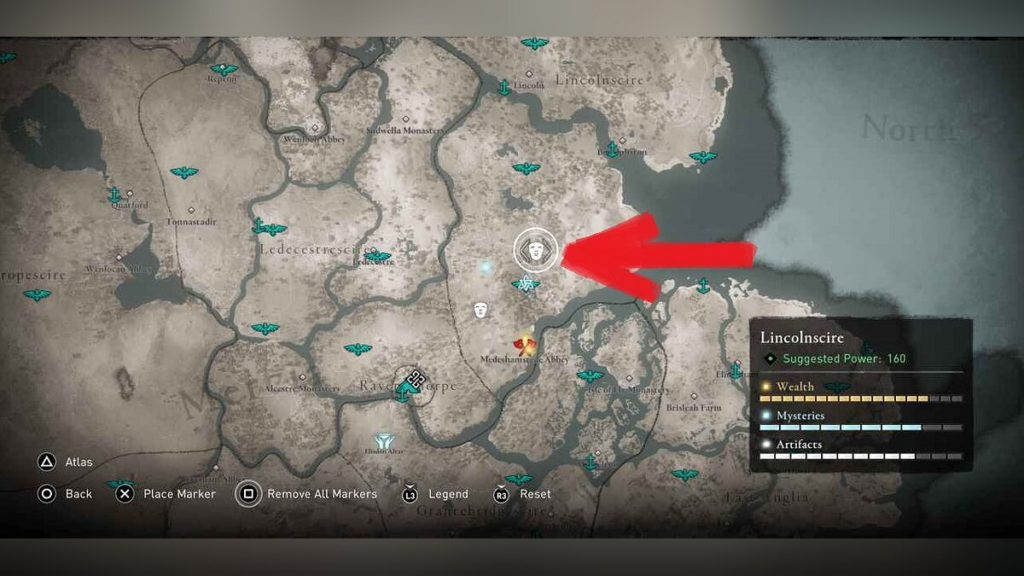Select the circled Order member mask marker

point(535,250)
